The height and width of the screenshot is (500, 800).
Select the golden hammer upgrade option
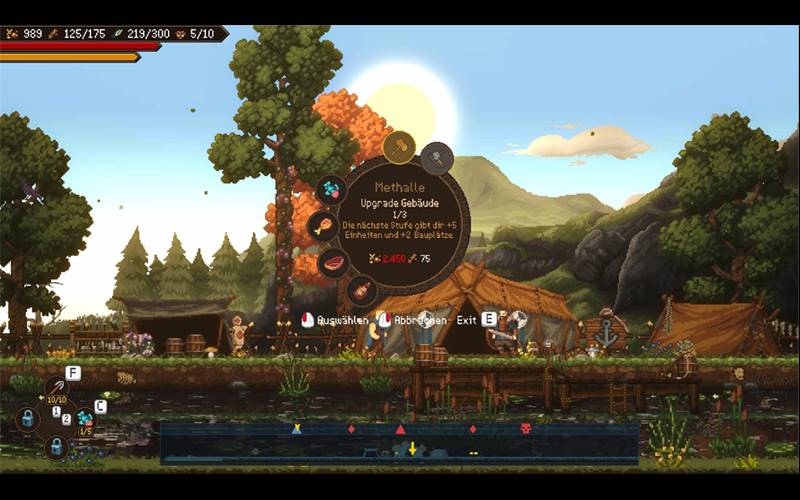(399, 148)
